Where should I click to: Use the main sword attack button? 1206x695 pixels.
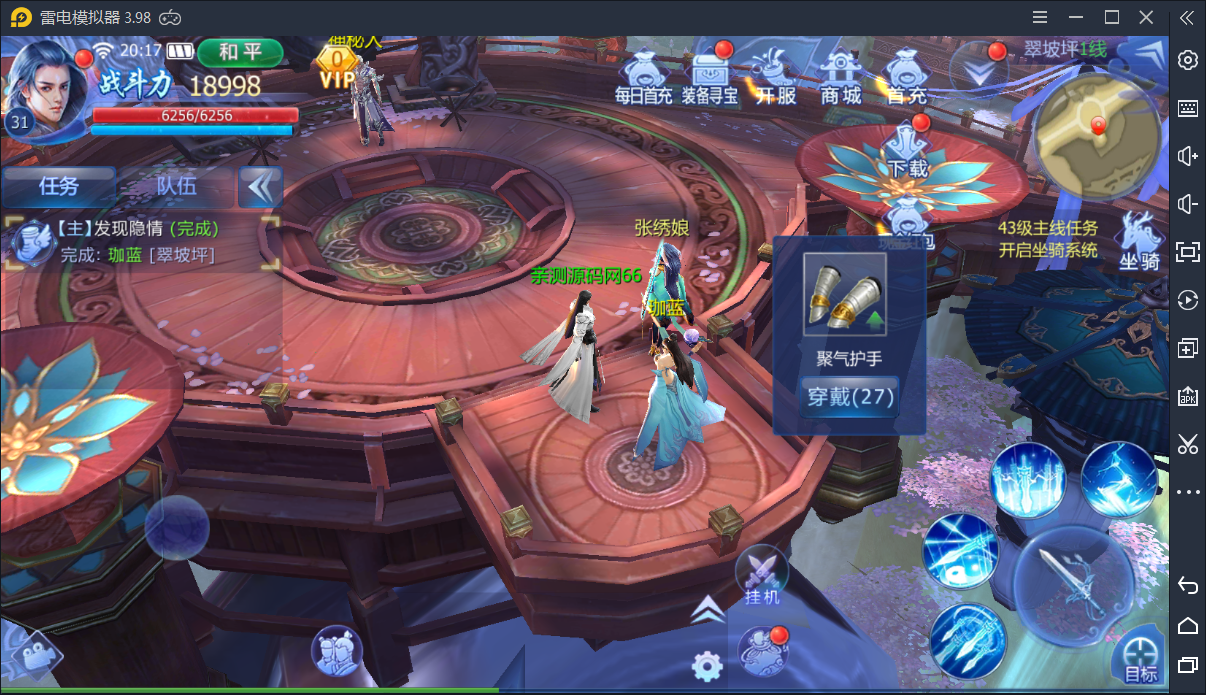click(x=1076, y=585)
